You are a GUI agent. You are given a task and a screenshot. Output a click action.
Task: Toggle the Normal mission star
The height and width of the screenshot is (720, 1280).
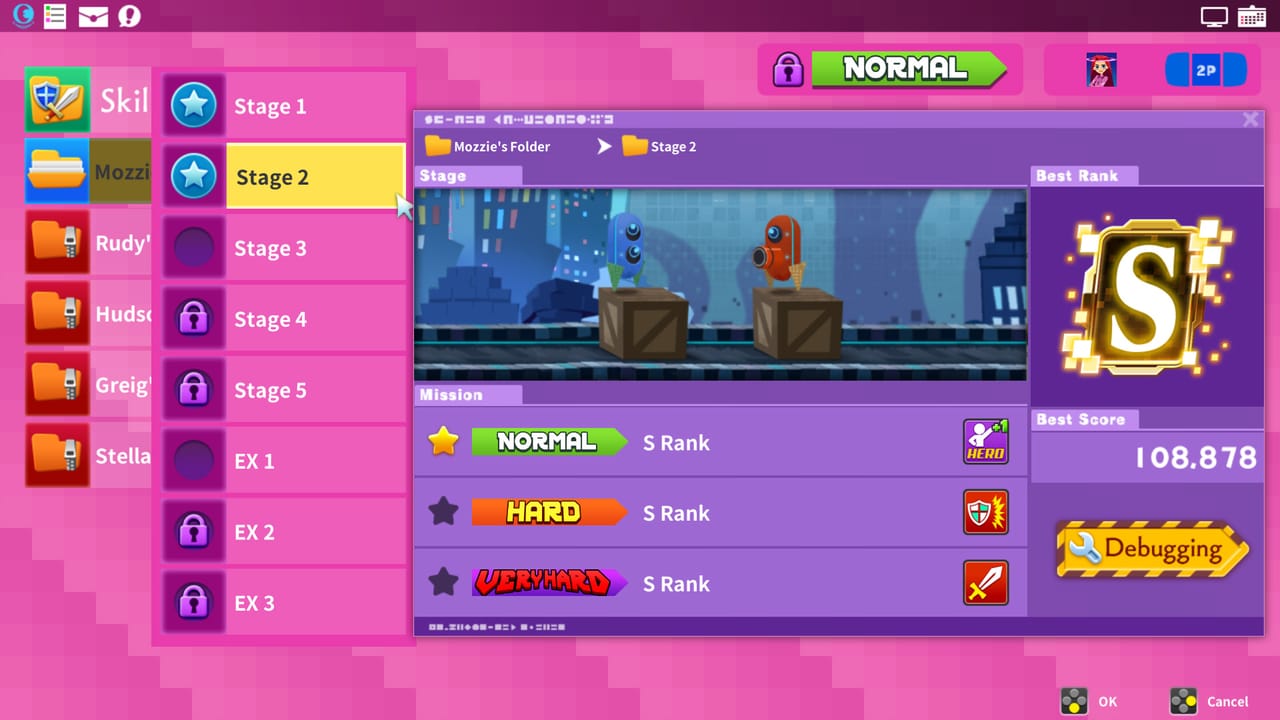[442, 440]
